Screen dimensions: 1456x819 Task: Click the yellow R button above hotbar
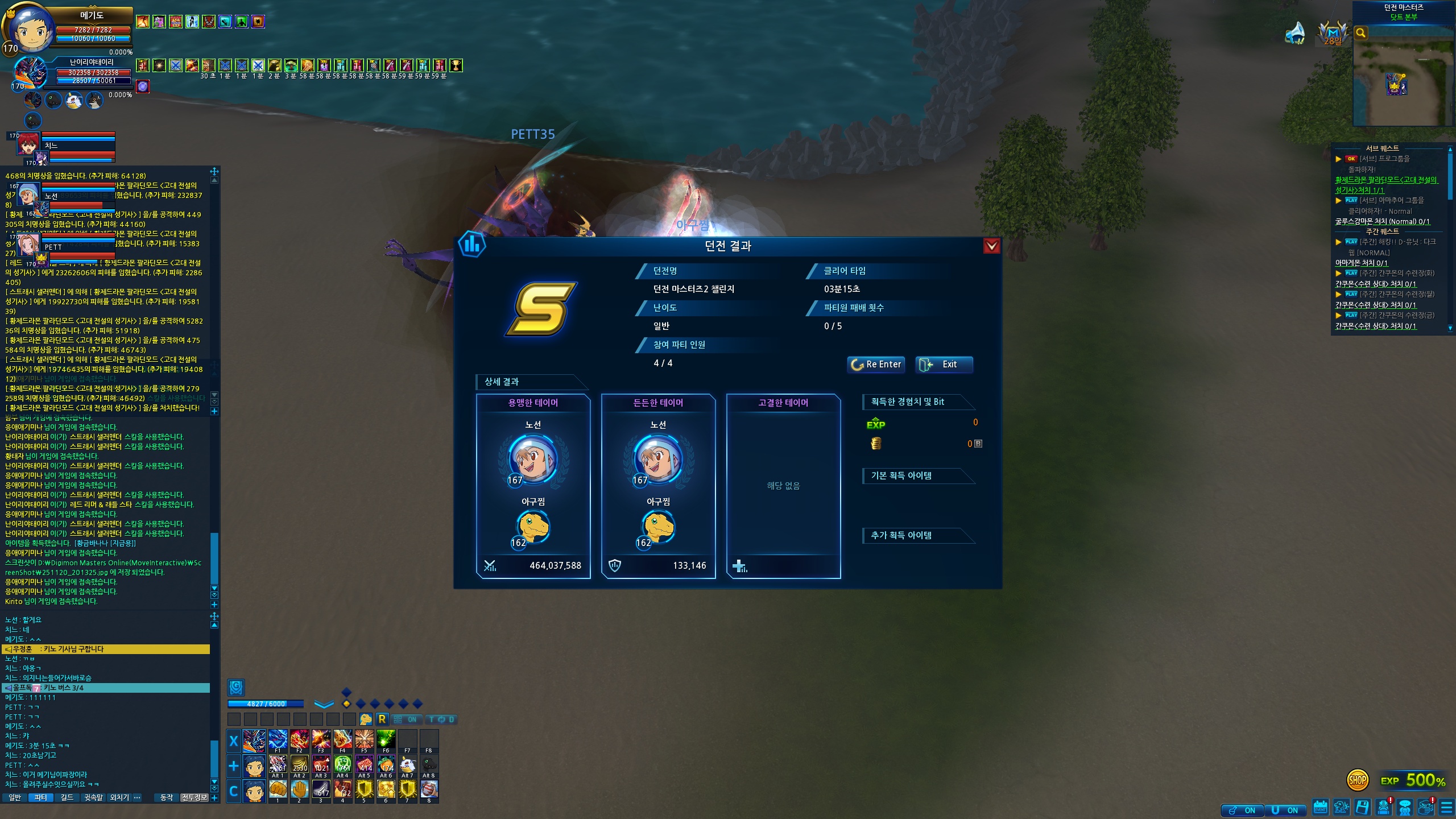point(382,719)
